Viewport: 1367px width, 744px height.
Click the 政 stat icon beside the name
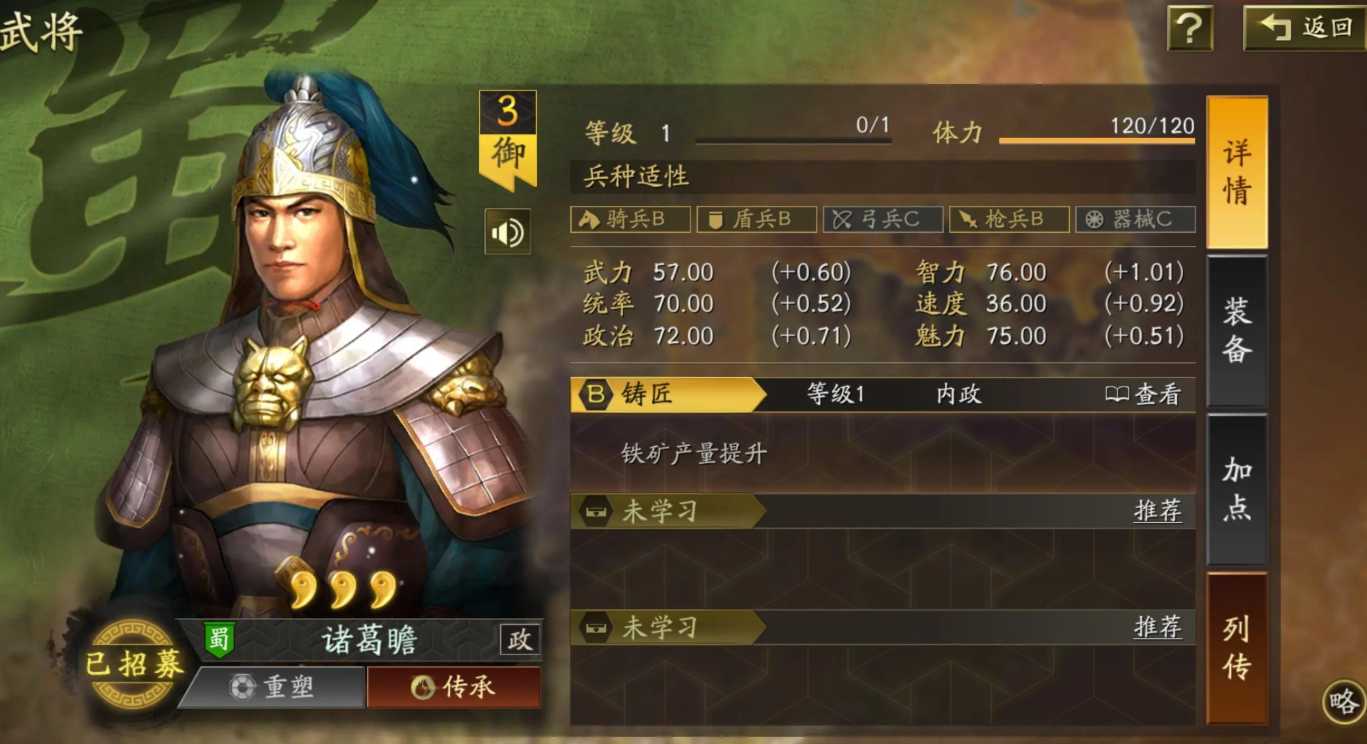point(518,641)
